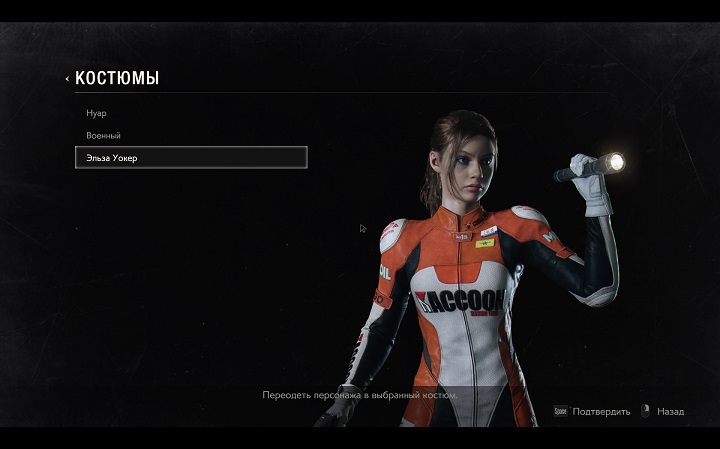Choose the Военный costume
The height and width of the screenshot is (449, 720).
coord(103,135)
